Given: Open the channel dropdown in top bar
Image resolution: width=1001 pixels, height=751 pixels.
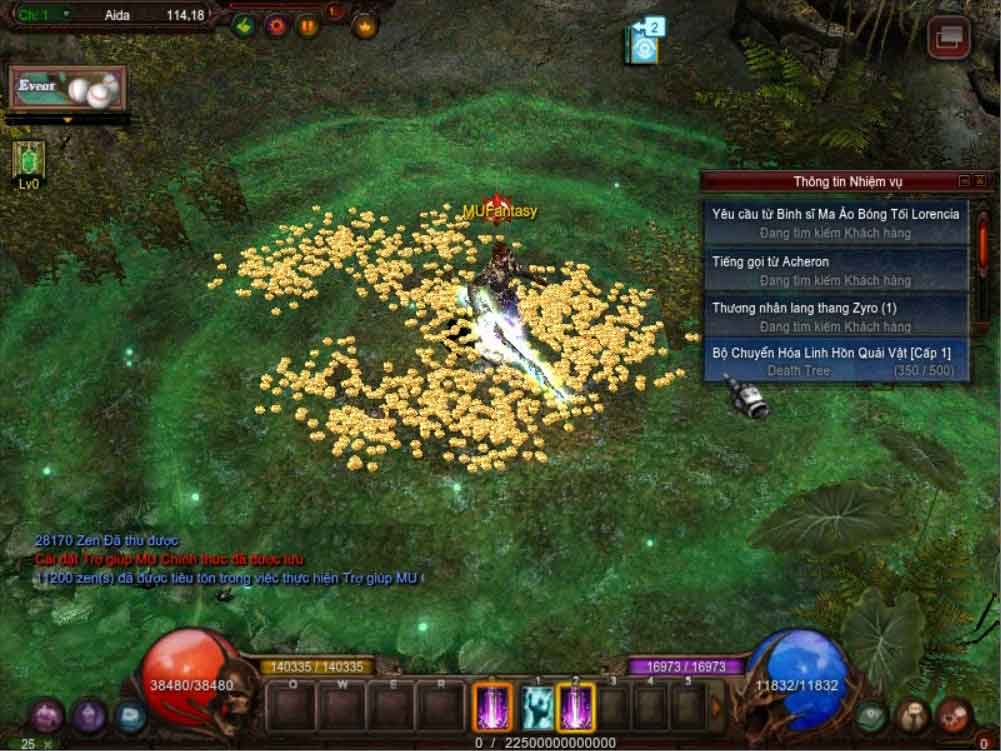Looking at the screenshot, I should [x=66, y=15].
